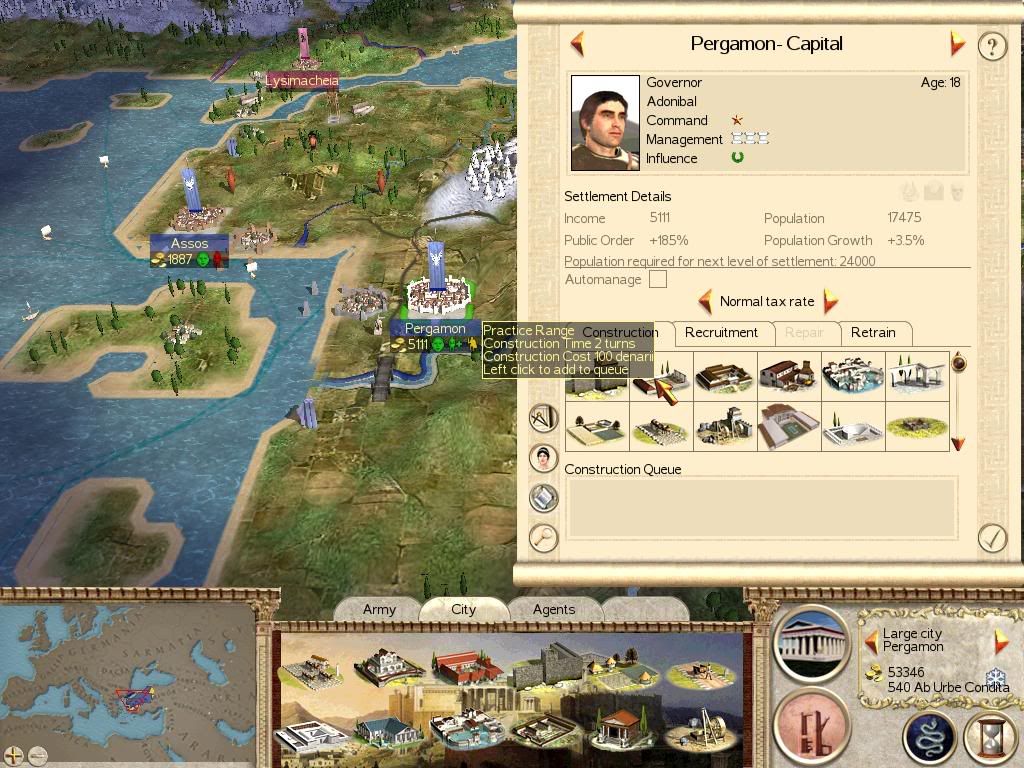
Task: Raise the tax rate with right arrow
Action: pos(829,301)
